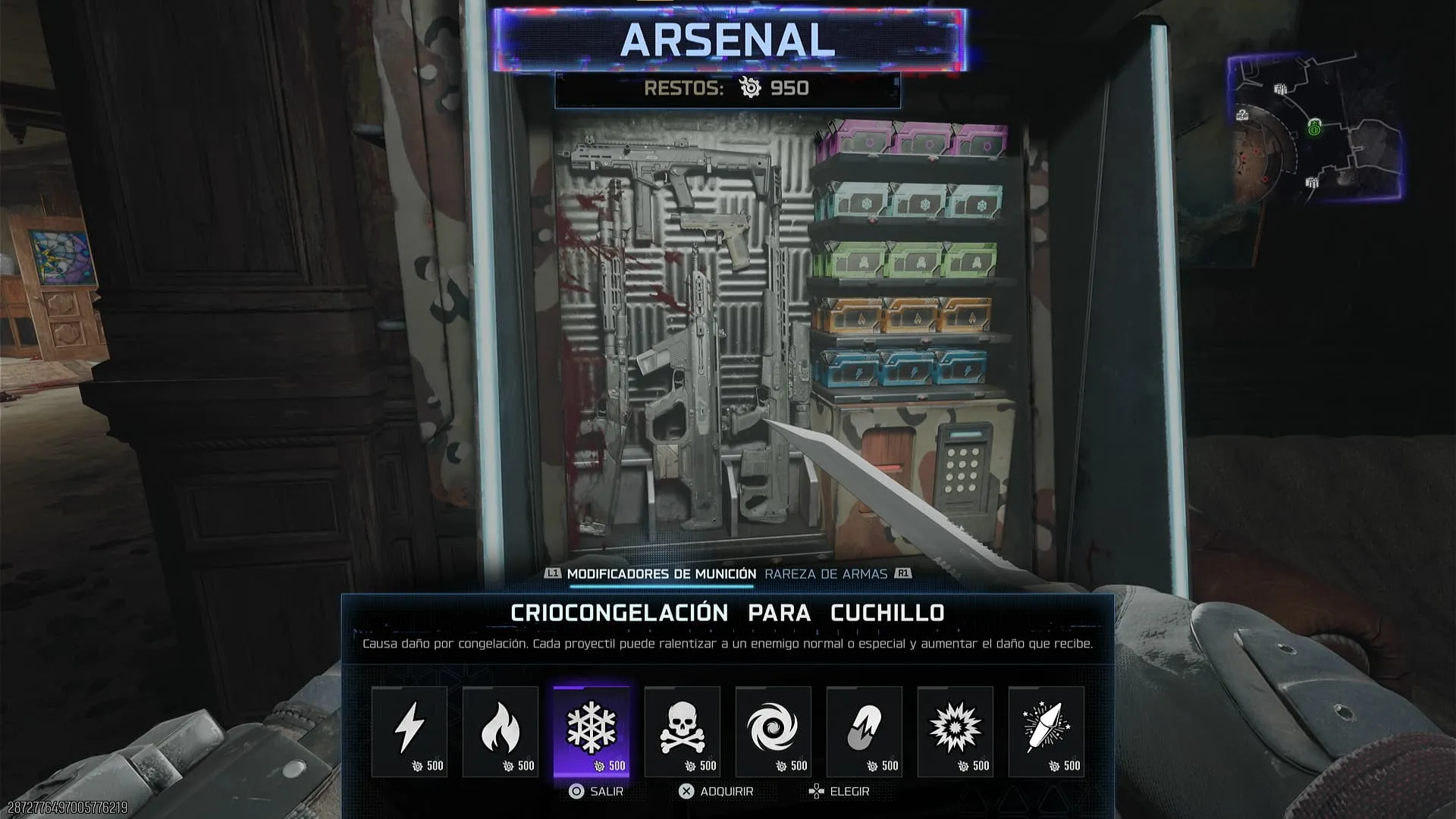Open the Modificadores de Munición tab

coord(661,574)
